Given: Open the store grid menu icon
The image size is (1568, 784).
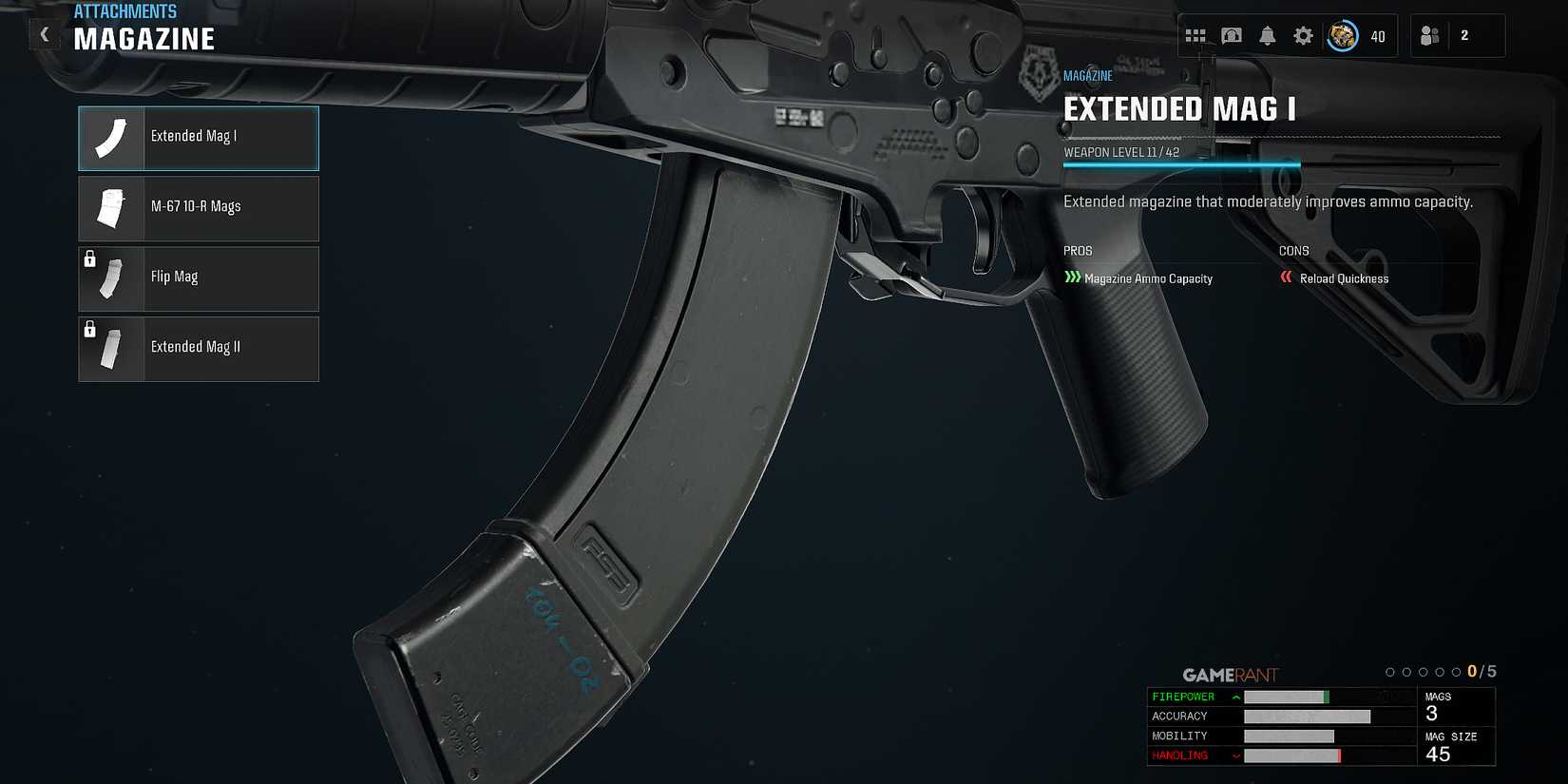Looking at the screenshot, I should 1197,34.
